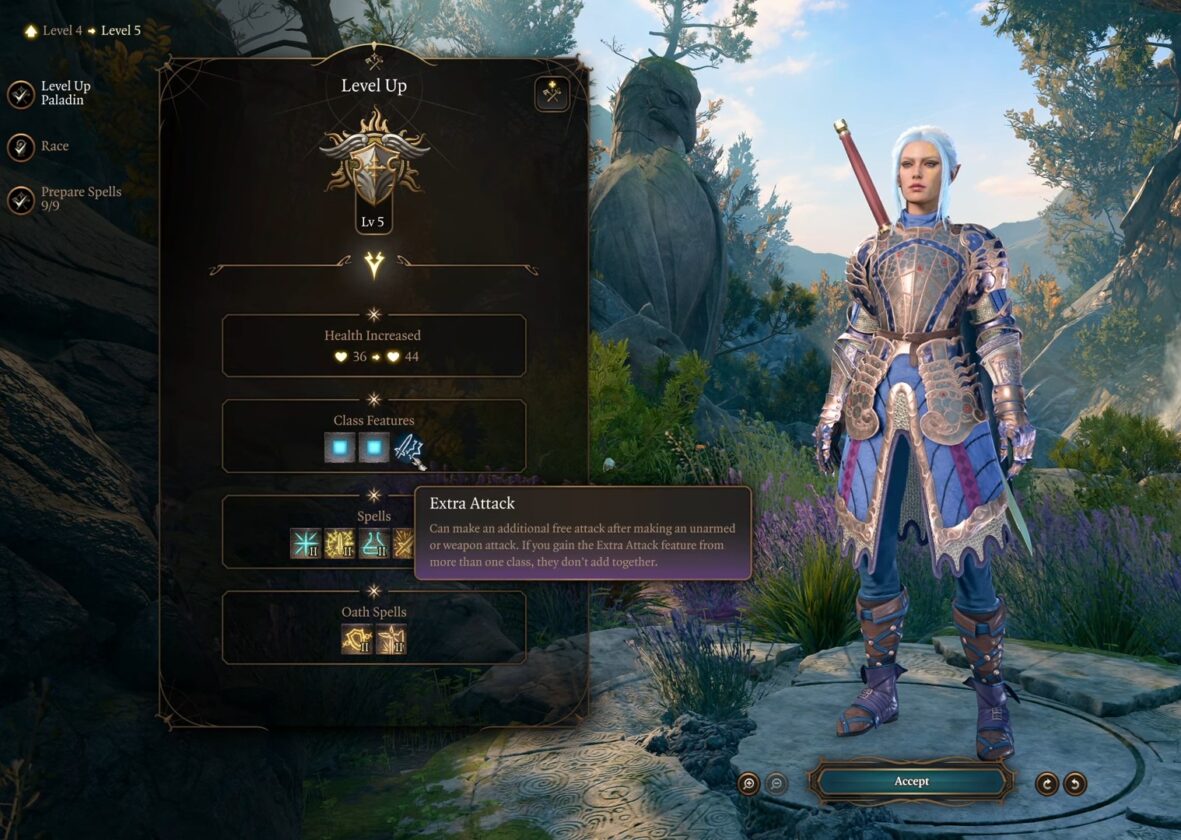Accept the level up

910,781
